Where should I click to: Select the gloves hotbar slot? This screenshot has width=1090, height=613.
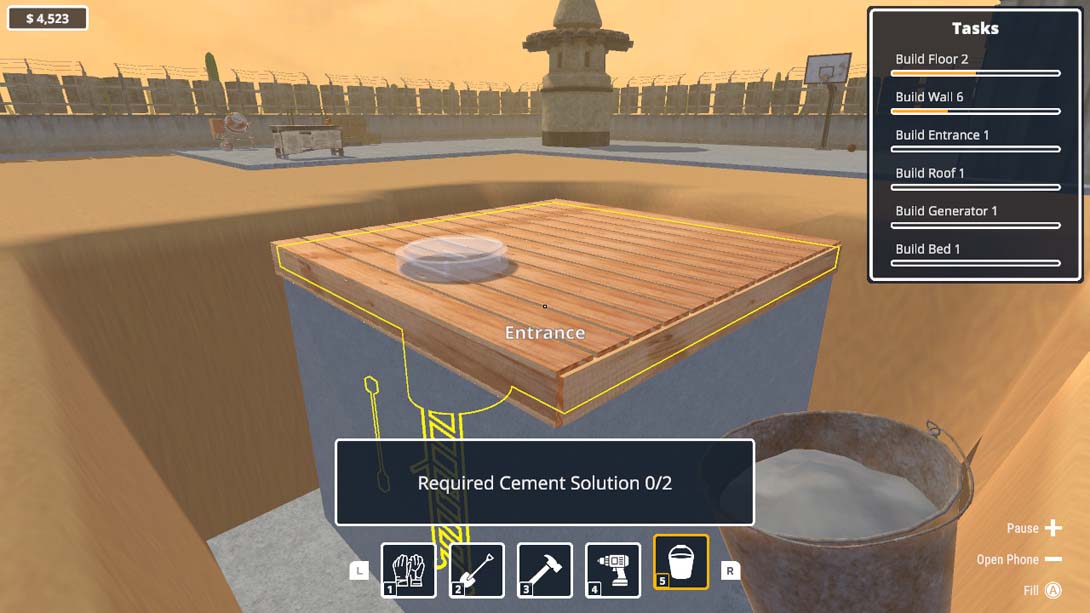408,570
